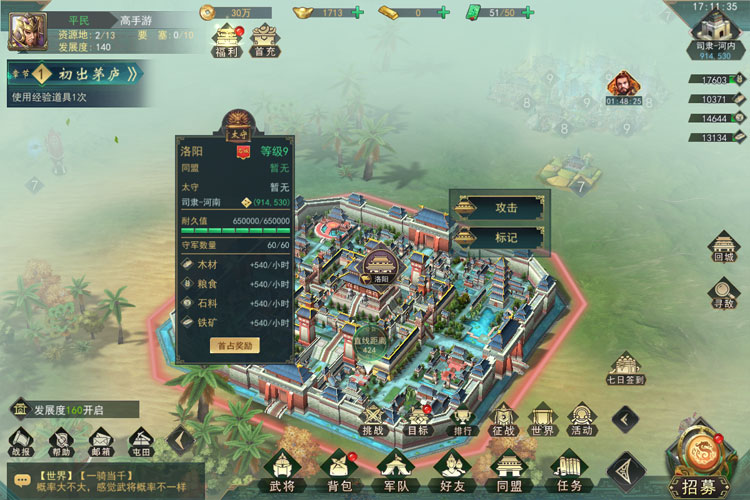Open the 任务 quests menu
The width and height of the screenshot is (750, 500).
pyautogui.click(x=568, y=470)
